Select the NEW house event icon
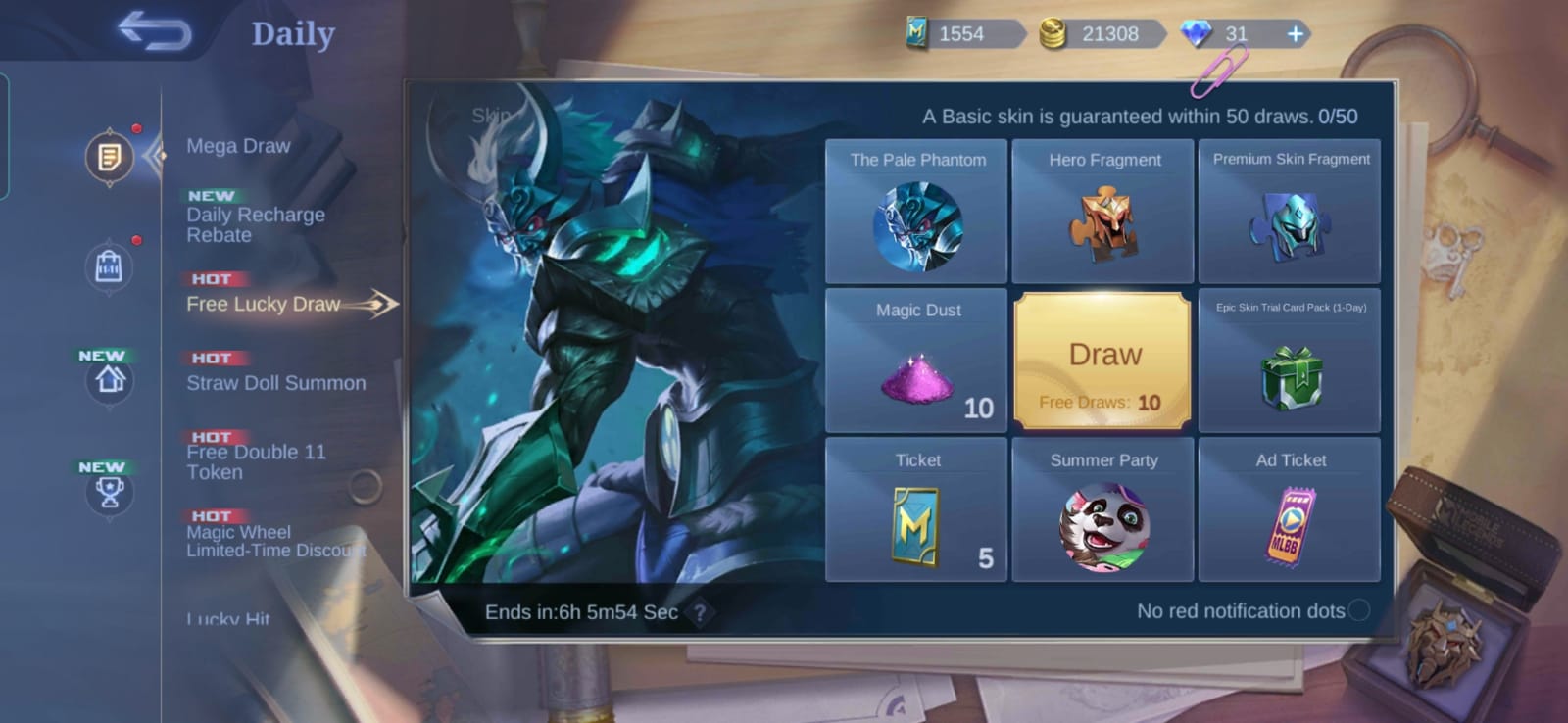Screen dimensions: 1568x723 tap(109, 380)
